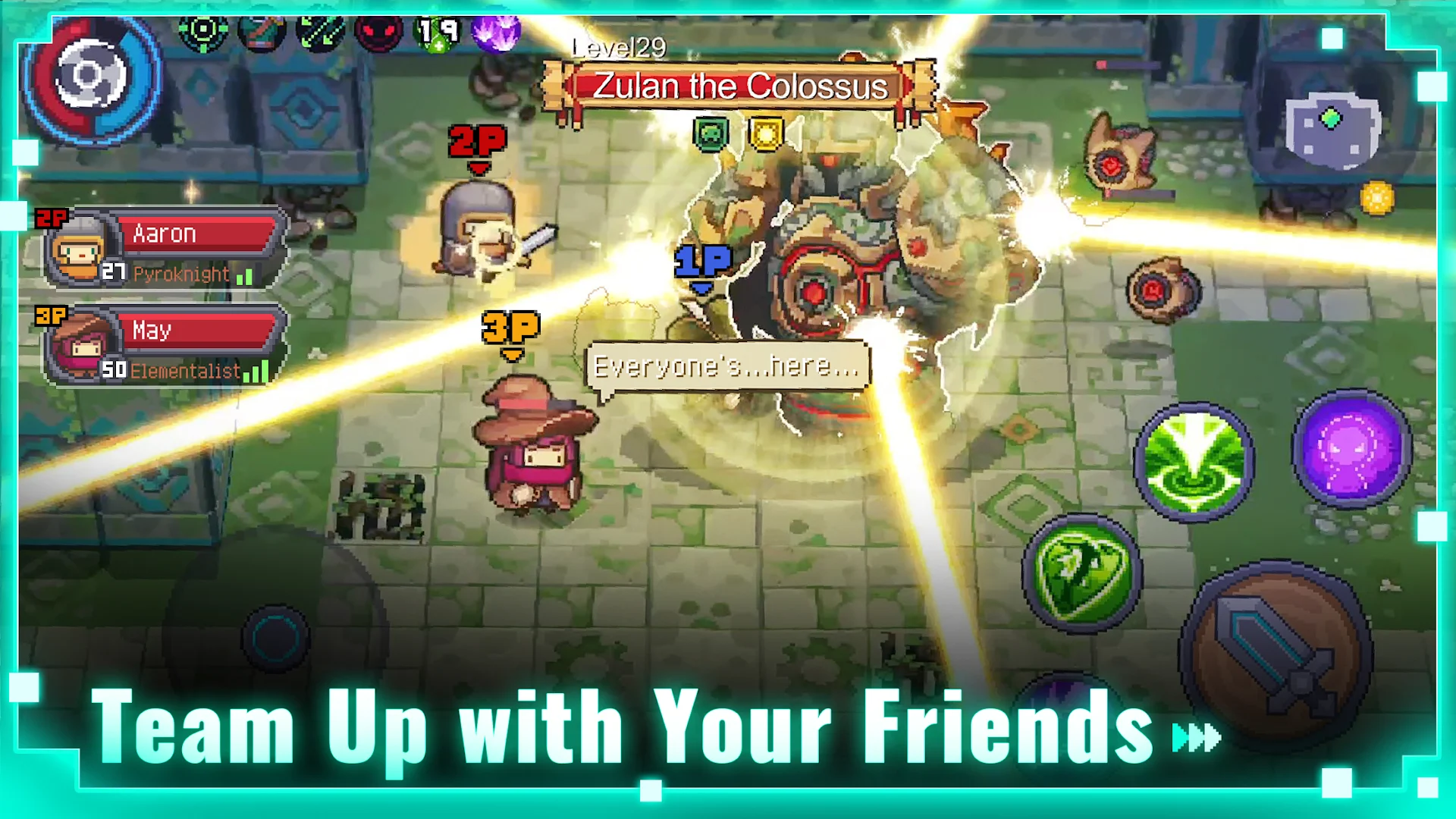Toggle the green targeting reticle buff

click(x=205, y=32)
